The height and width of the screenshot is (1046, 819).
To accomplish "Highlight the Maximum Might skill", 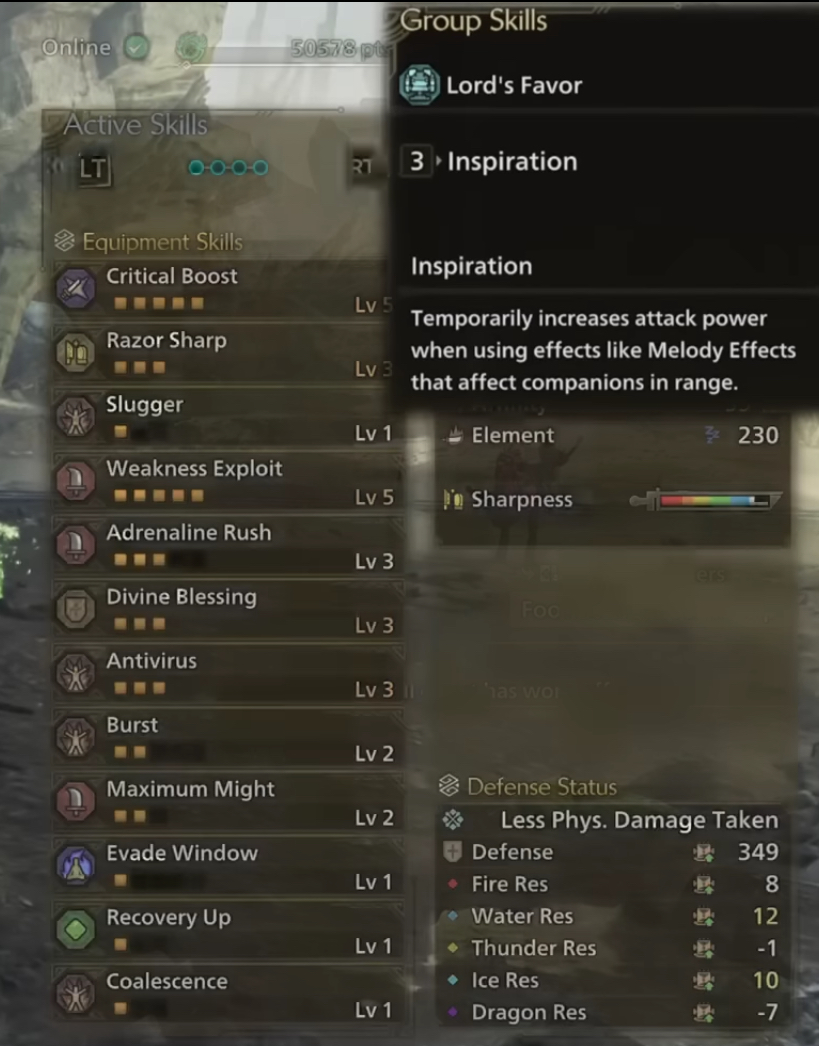I will 228,800.
